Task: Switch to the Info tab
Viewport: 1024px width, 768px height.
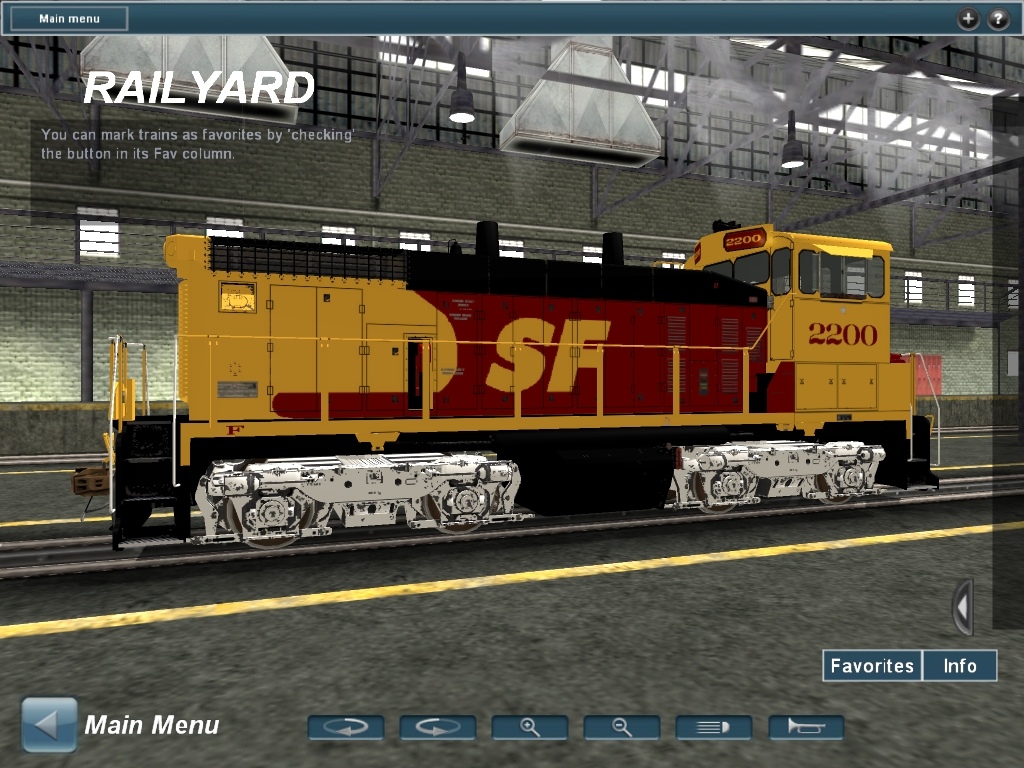Action: pos(960,665)
